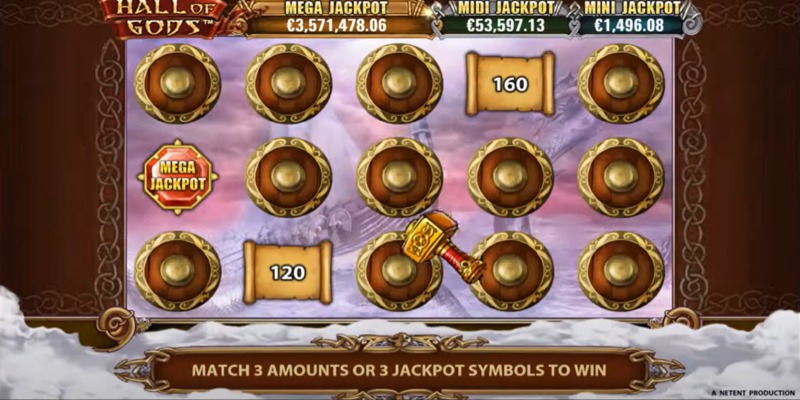Click the revealed 120 scroll tile
Viewport: 800px width, 400px height.
(x=288, y=272)
